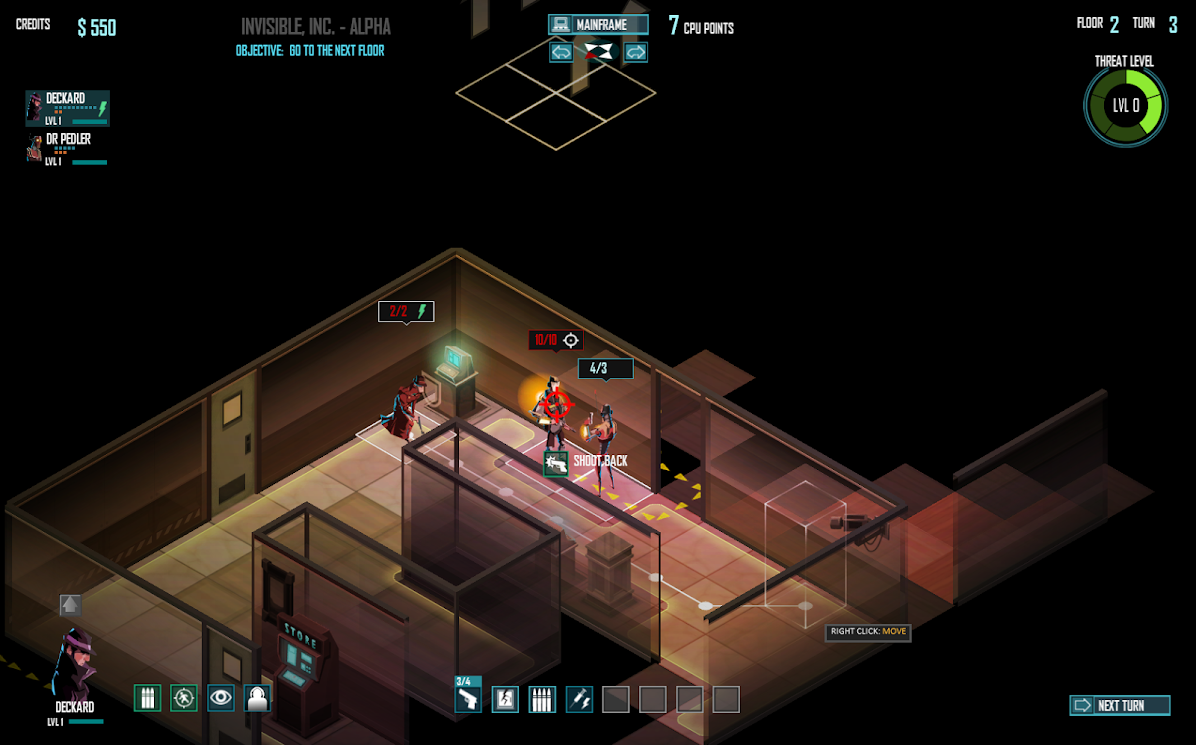Select the syringe item slot
This screenshot has width=1196, height=745.
point(579,699)
